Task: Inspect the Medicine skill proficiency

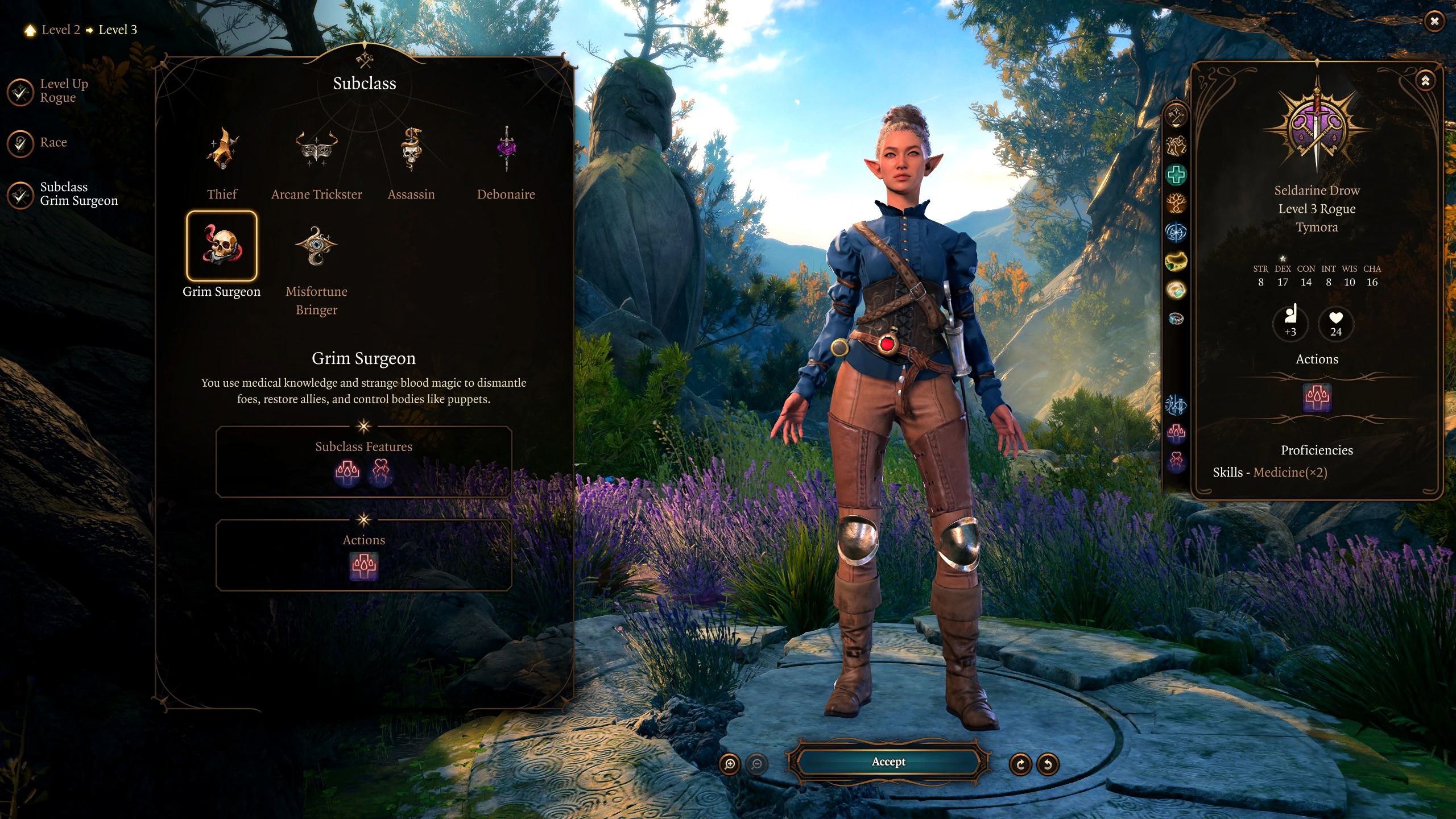Action: coord(1290,473)
